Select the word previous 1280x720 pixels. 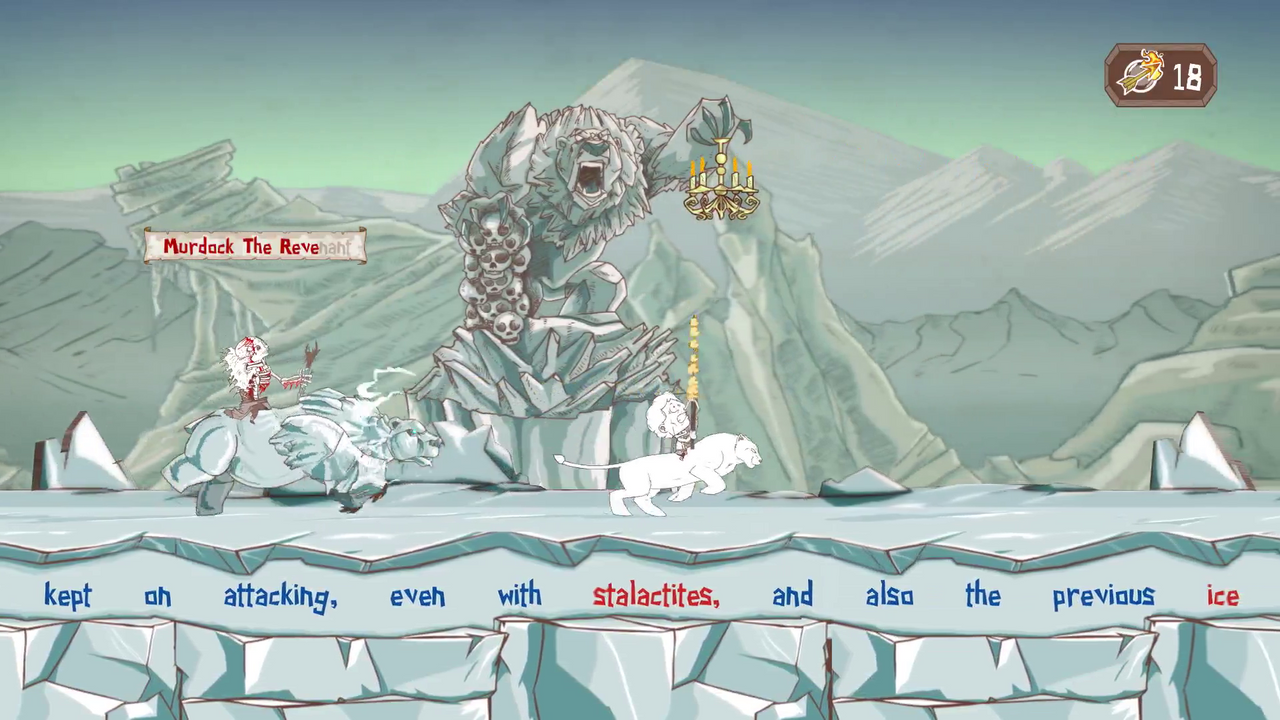[1103, 596]
